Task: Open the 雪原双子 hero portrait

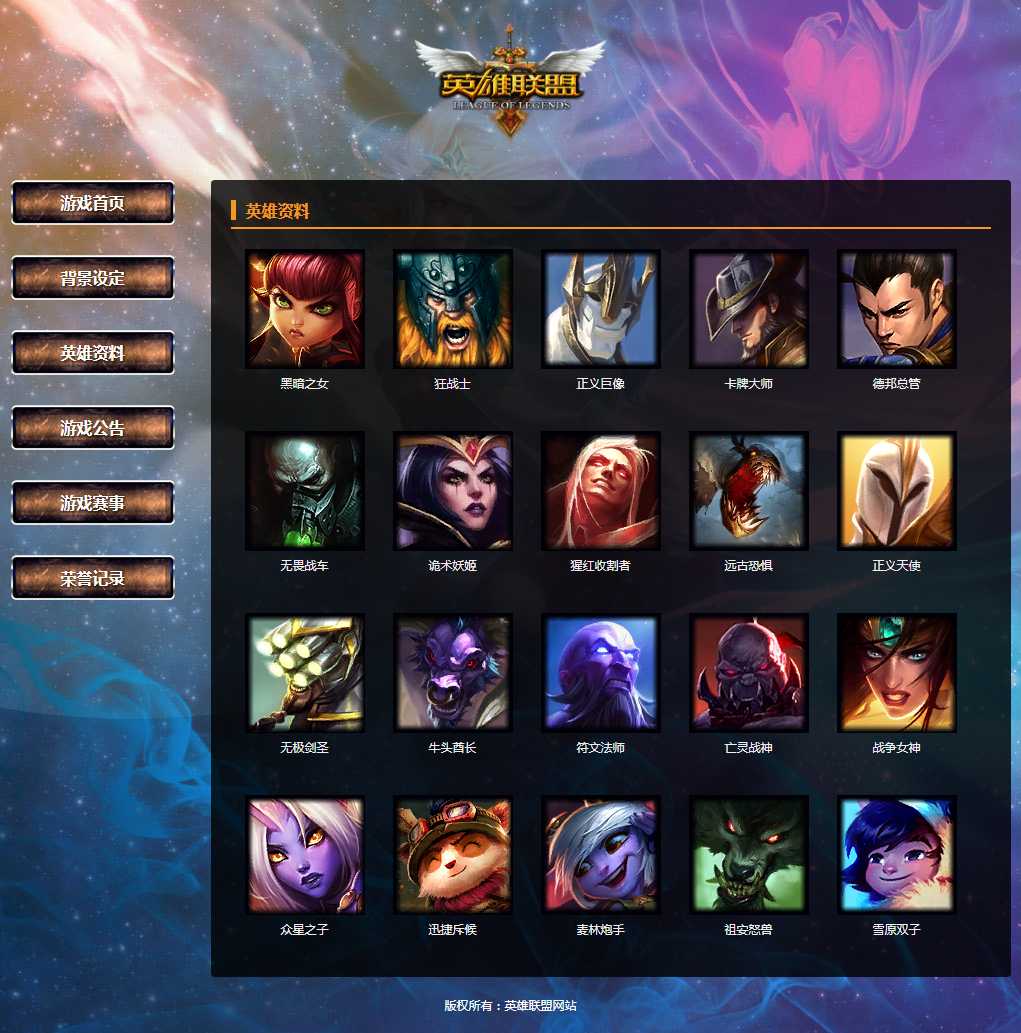Action: pyautogui.click(x=897, y=855)
